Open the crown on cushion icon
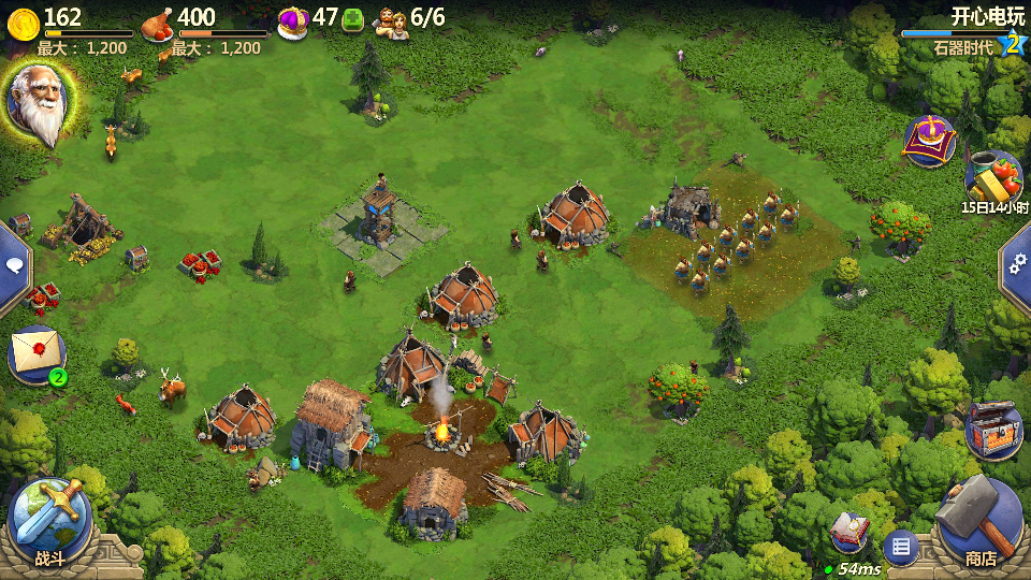 [930, 141]
